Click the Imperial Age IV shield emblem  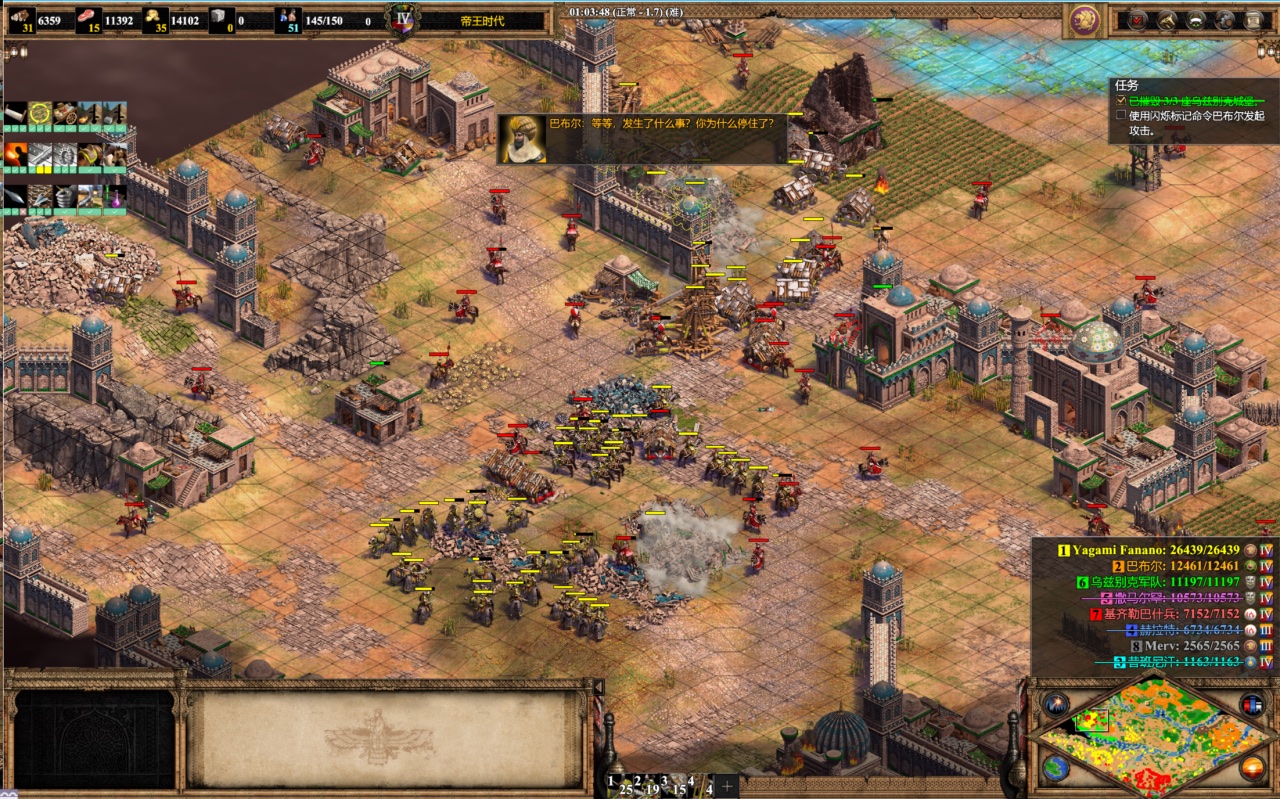[x=402, y=19]
